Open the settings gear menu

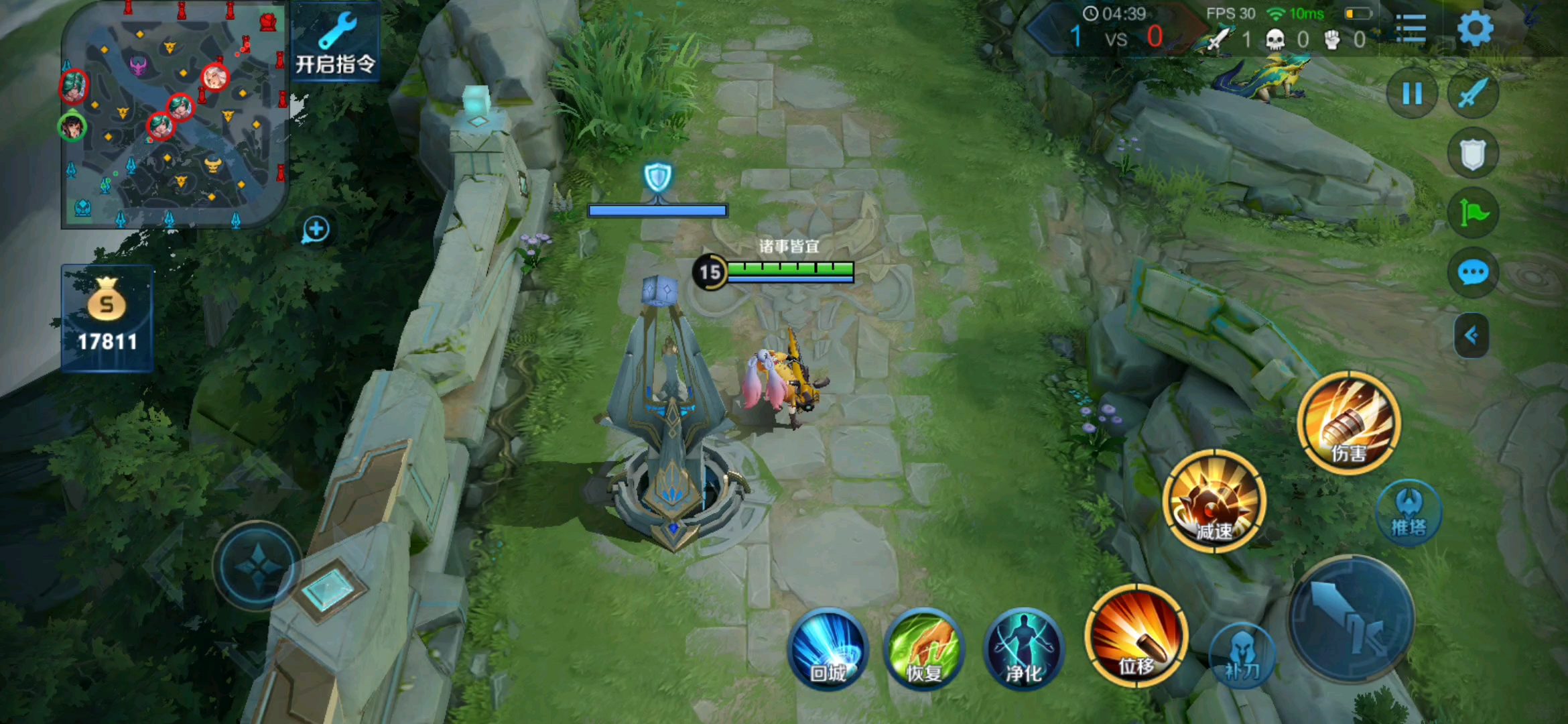coord(1475,29)
